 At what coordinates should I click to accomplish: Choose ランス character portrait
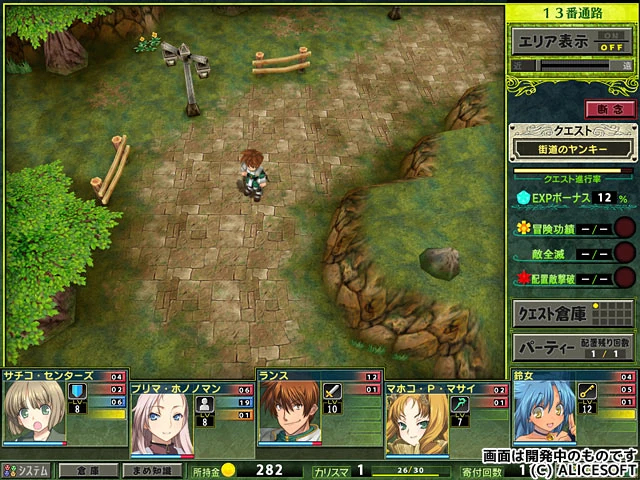288,414
